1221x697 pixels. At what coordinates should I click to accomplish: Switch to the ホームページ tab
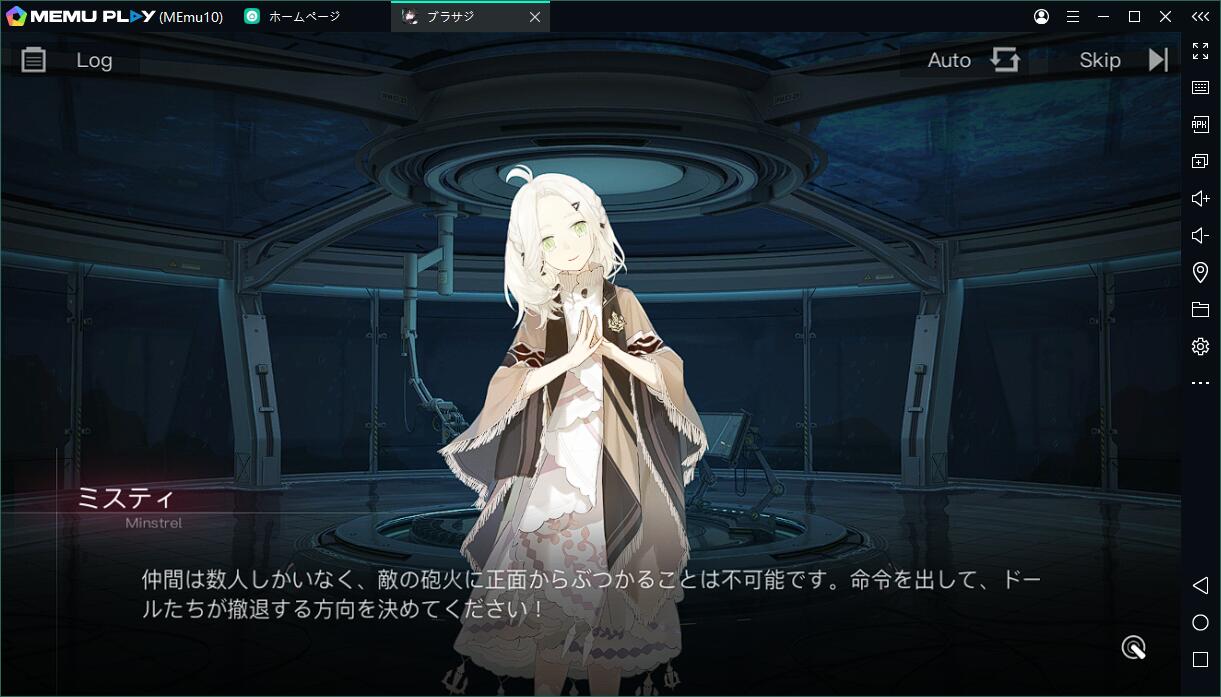(x=304, y=17)
